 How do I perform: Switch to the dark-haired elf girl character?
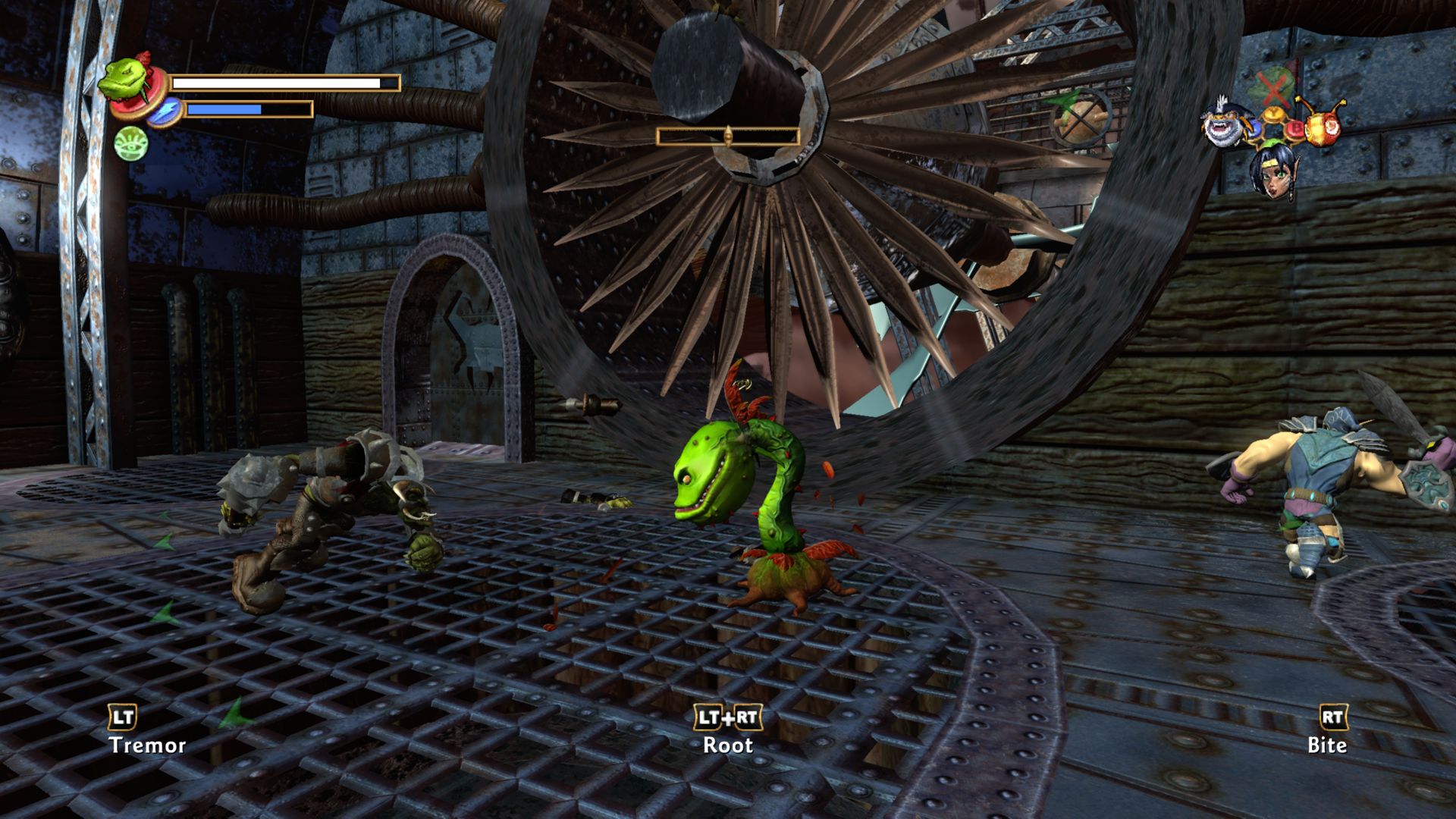click(1273, 171)
